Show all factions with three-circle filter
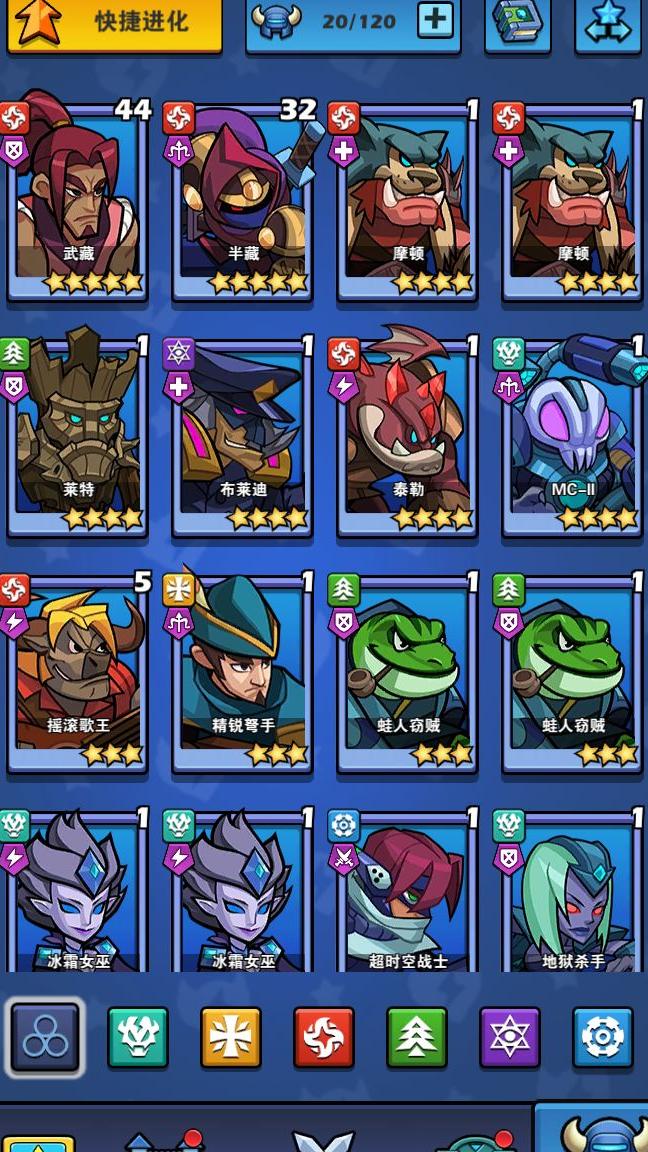The width and height of the screenshot is (648, 1152). [45, 1037]
